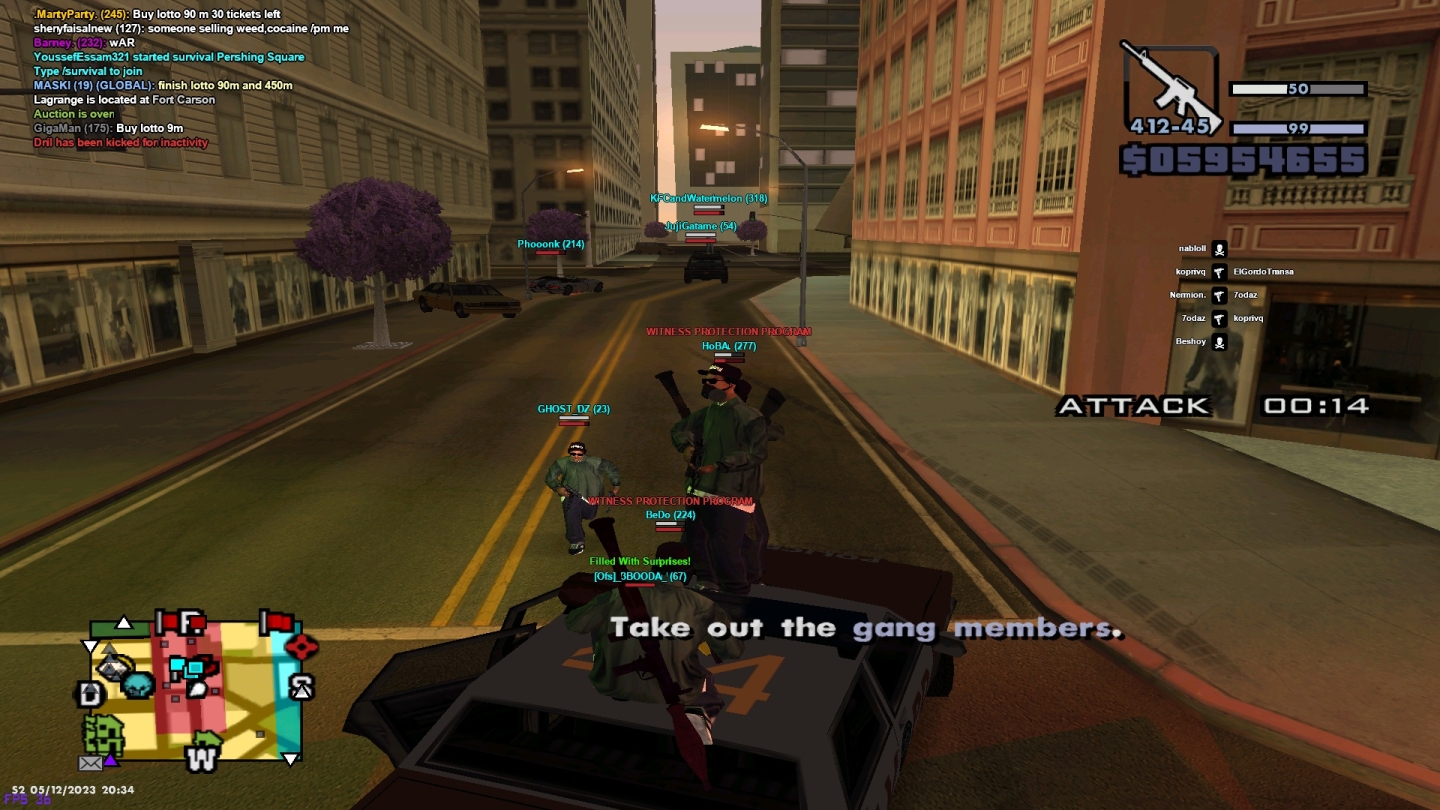
Task: Select the S marker on the minimap
Action: [301, 687]
